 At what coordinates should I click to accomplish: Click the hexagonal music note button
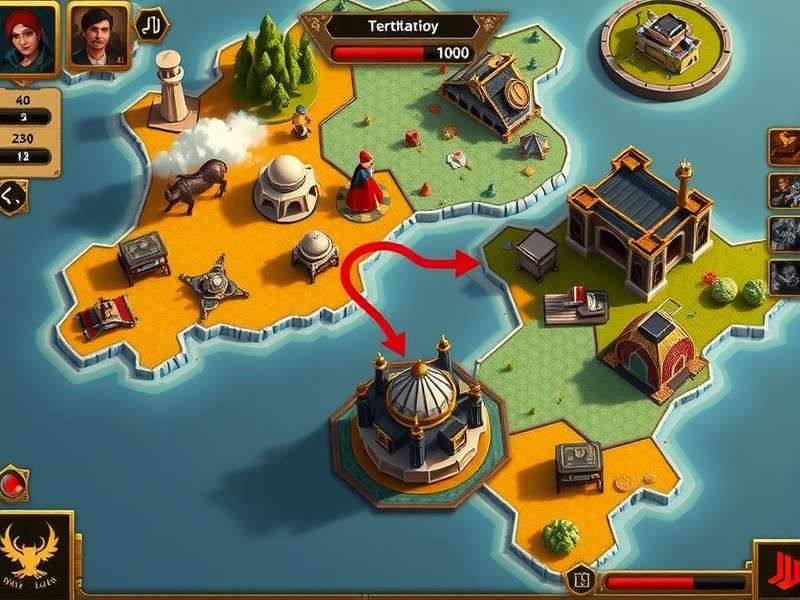[151, 25]
